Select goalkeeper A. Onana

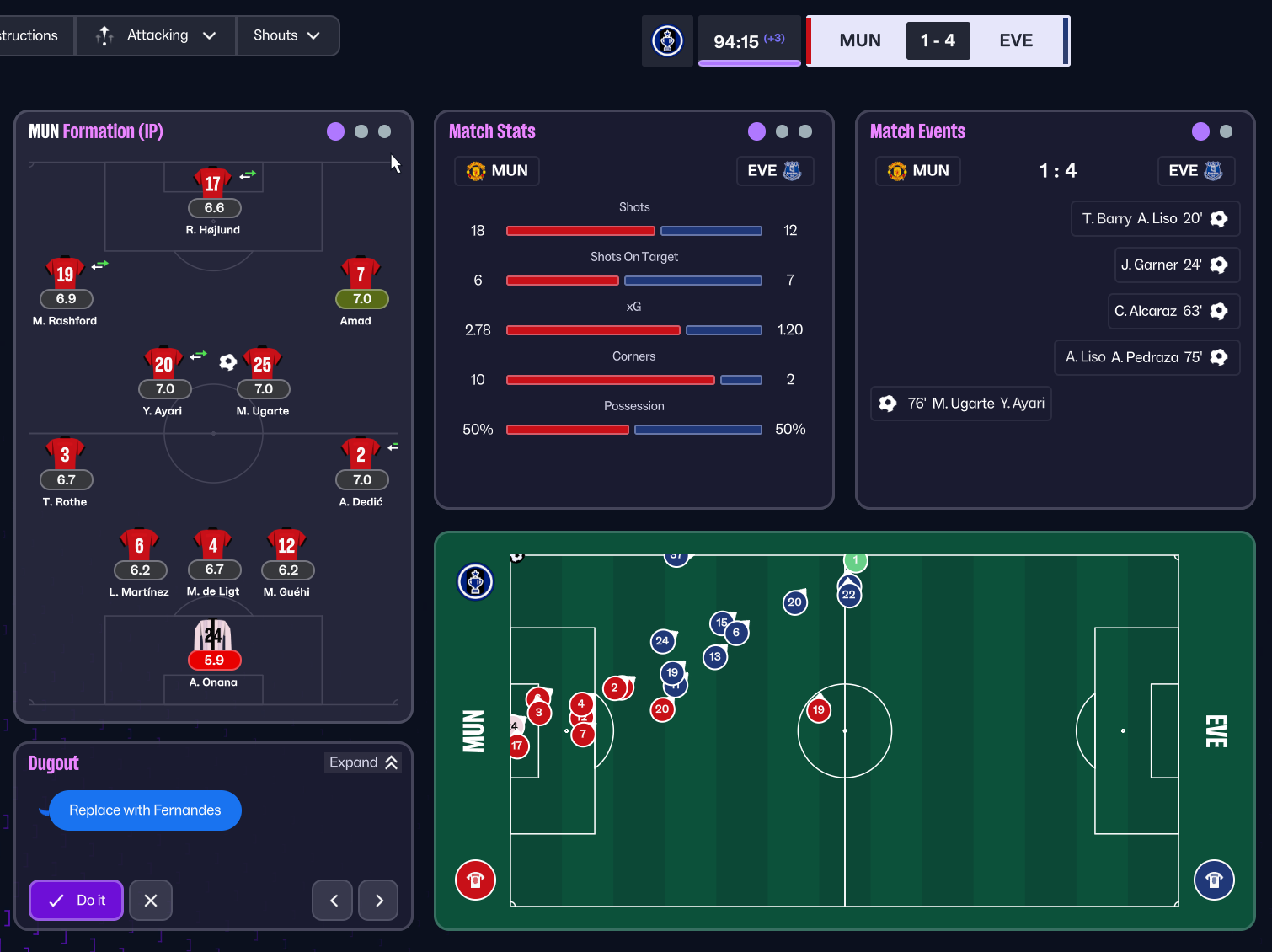(x=213, y=637)
